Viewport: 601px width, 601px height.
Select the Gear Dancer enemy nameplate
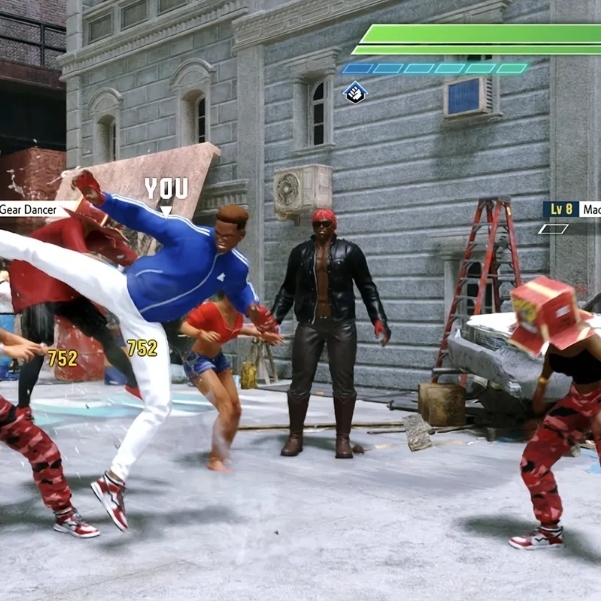[30, 209]
